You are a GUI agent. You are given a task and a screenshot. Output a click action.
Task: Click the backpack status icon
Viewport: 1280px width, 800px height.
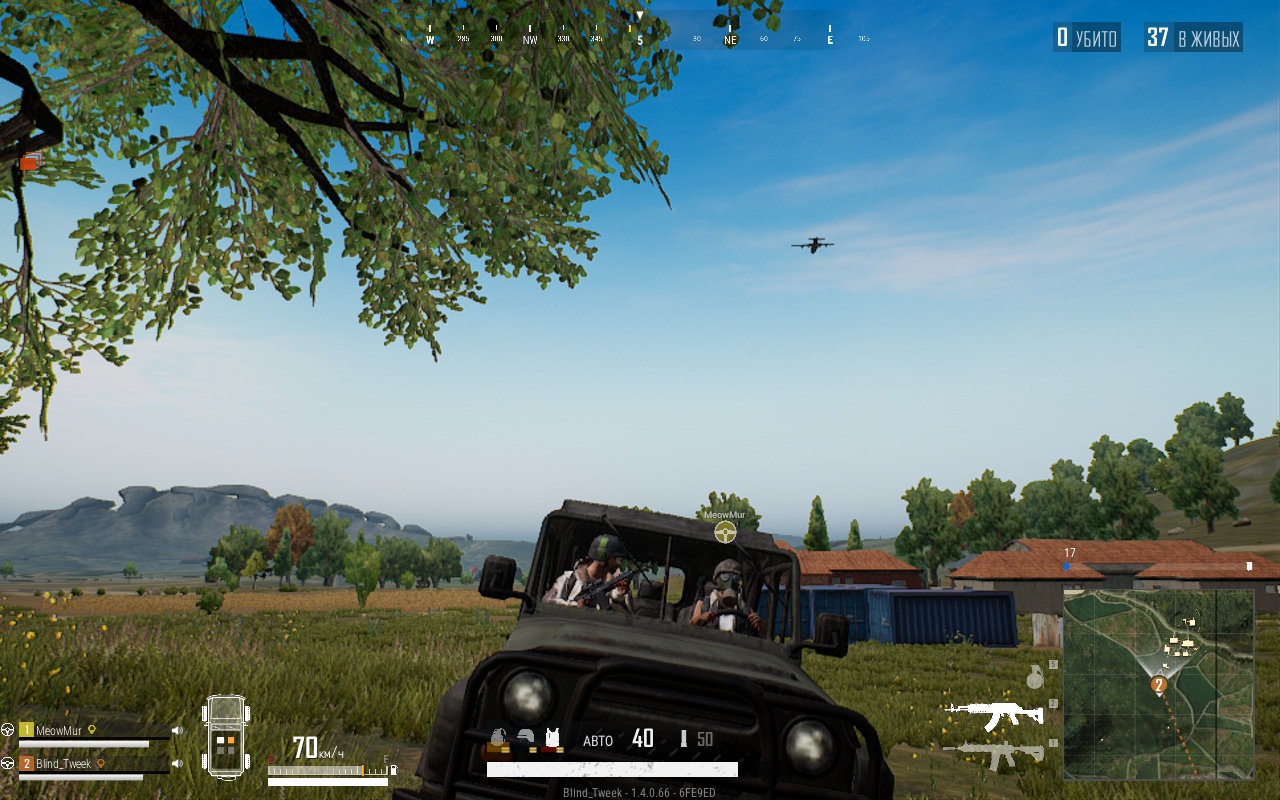(498, 739)
